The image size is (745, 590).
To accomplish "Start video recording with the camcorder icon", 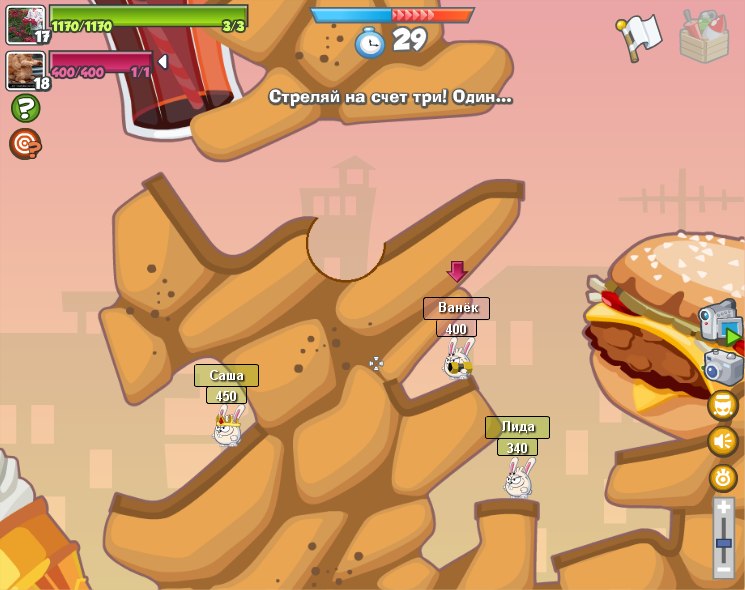I will [x=720, y=323].
